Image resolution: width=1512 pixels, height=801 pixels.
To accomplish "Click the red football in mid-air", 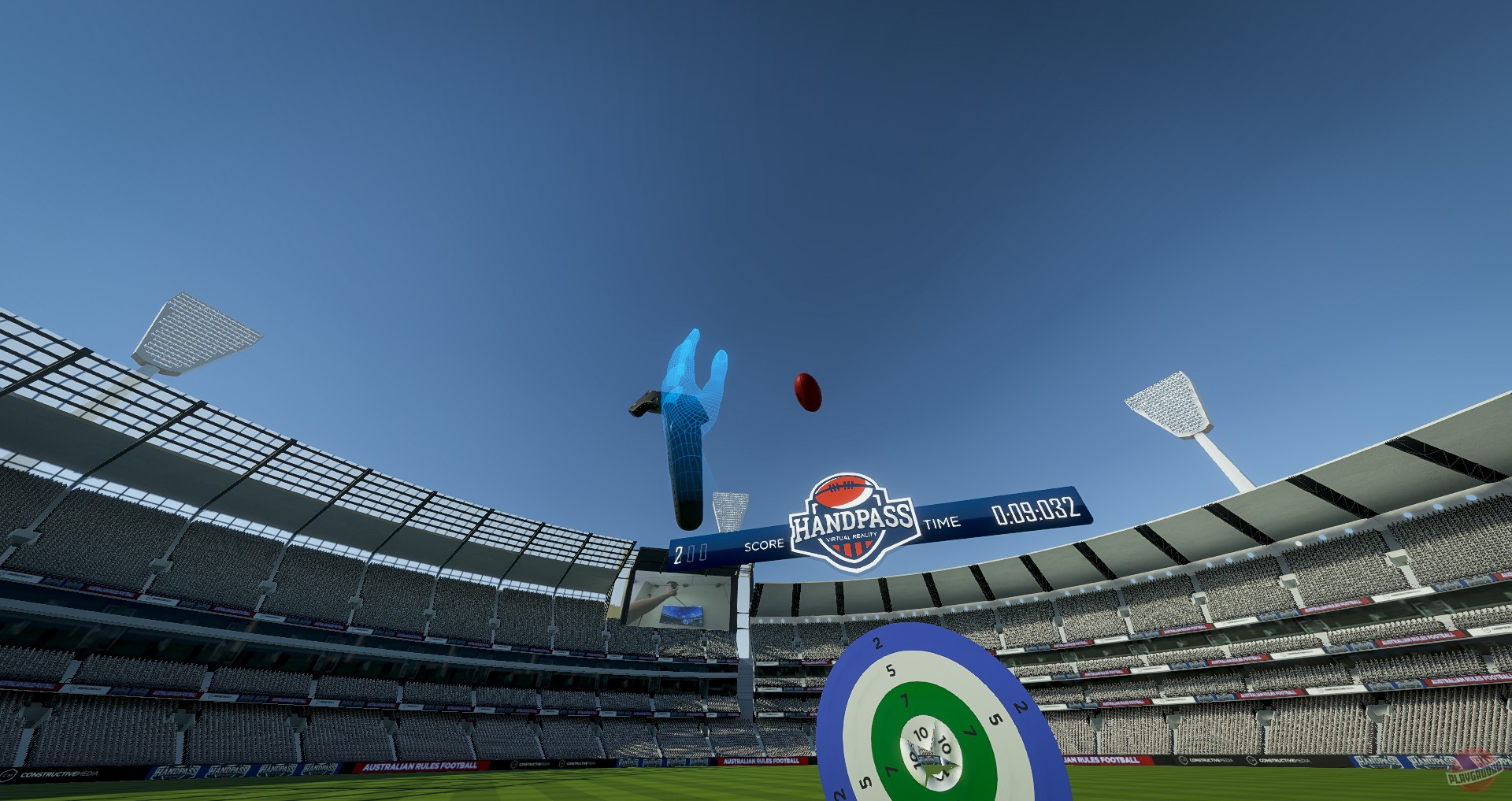I will tap(807, 391).
